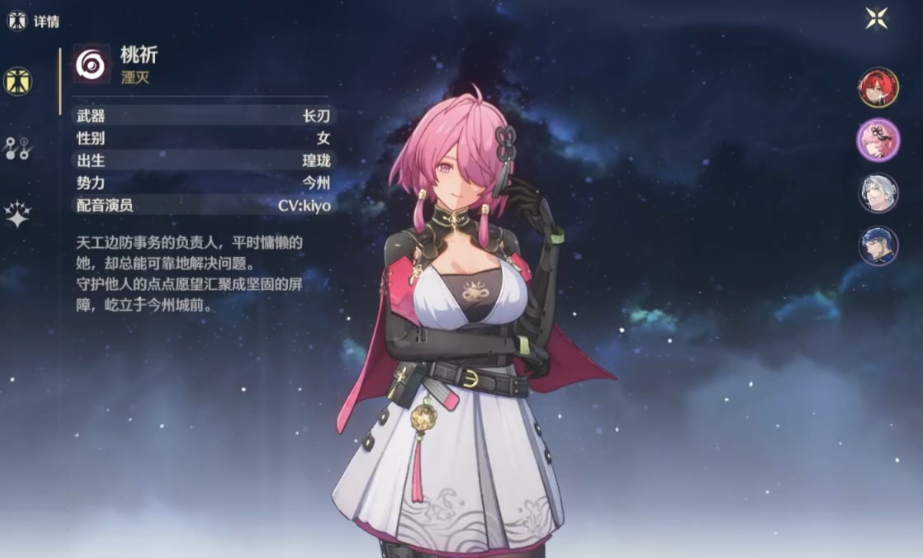Select the red-haired character portrait

coord(878,87)
